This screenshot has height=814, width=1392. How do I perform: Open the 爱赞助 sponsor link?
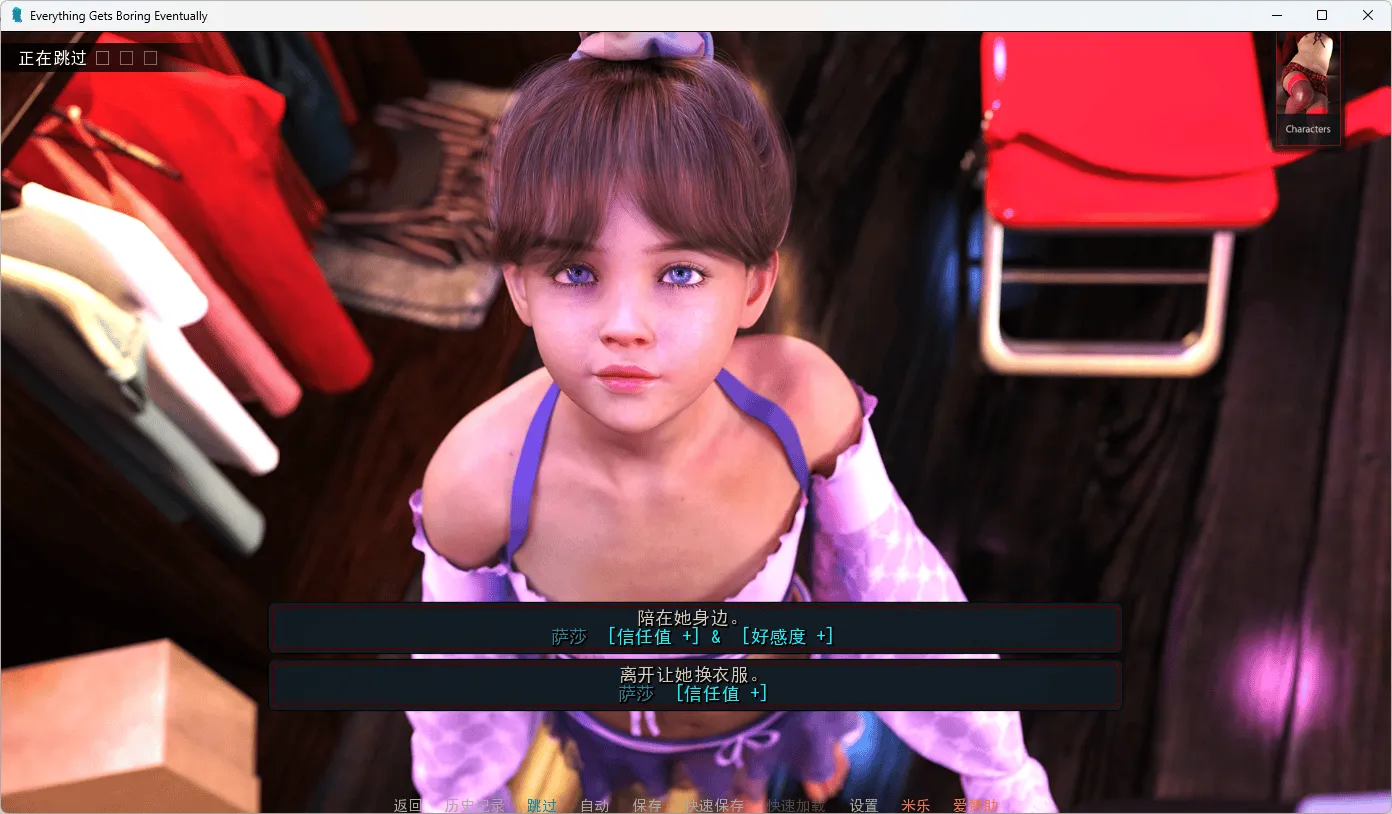975,804
